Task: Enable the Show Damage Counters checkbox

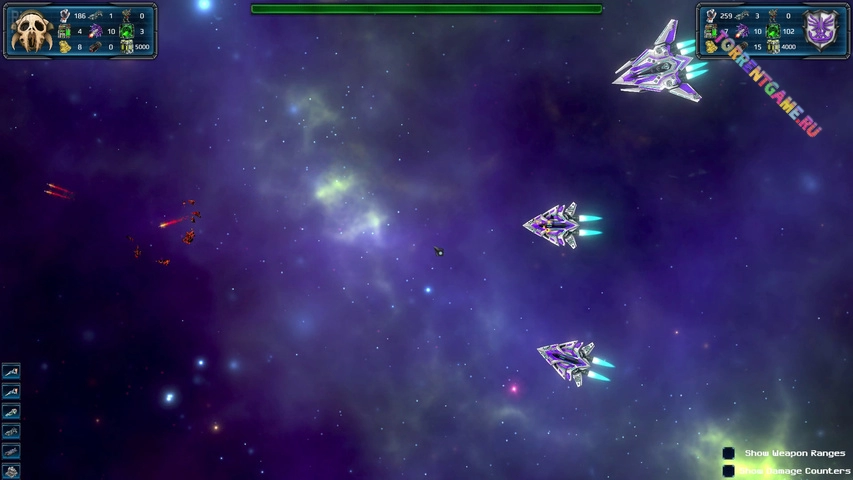Action: point(729,470)
